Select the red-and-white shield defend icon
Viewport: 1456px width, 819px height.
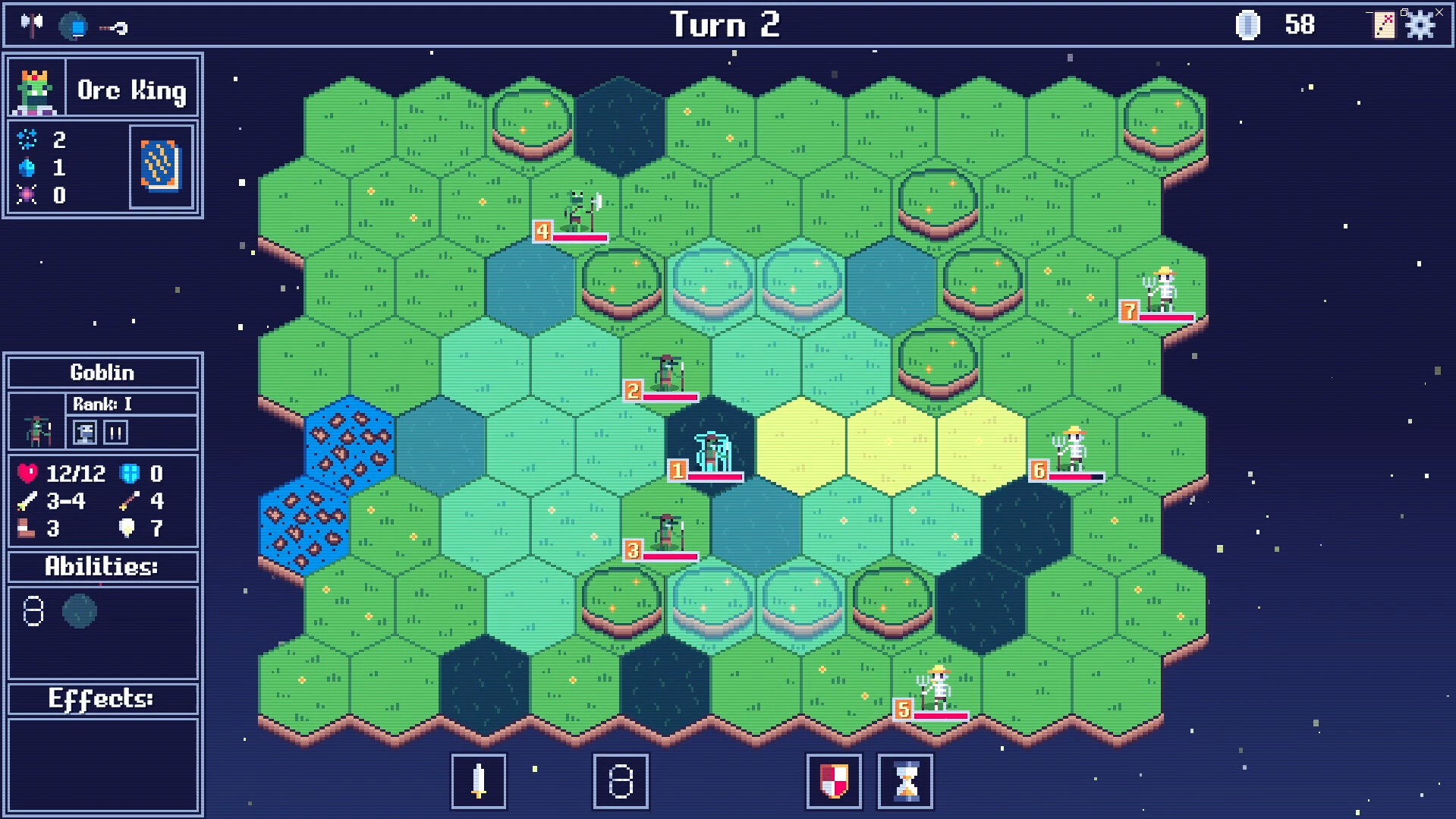(833, 782)
